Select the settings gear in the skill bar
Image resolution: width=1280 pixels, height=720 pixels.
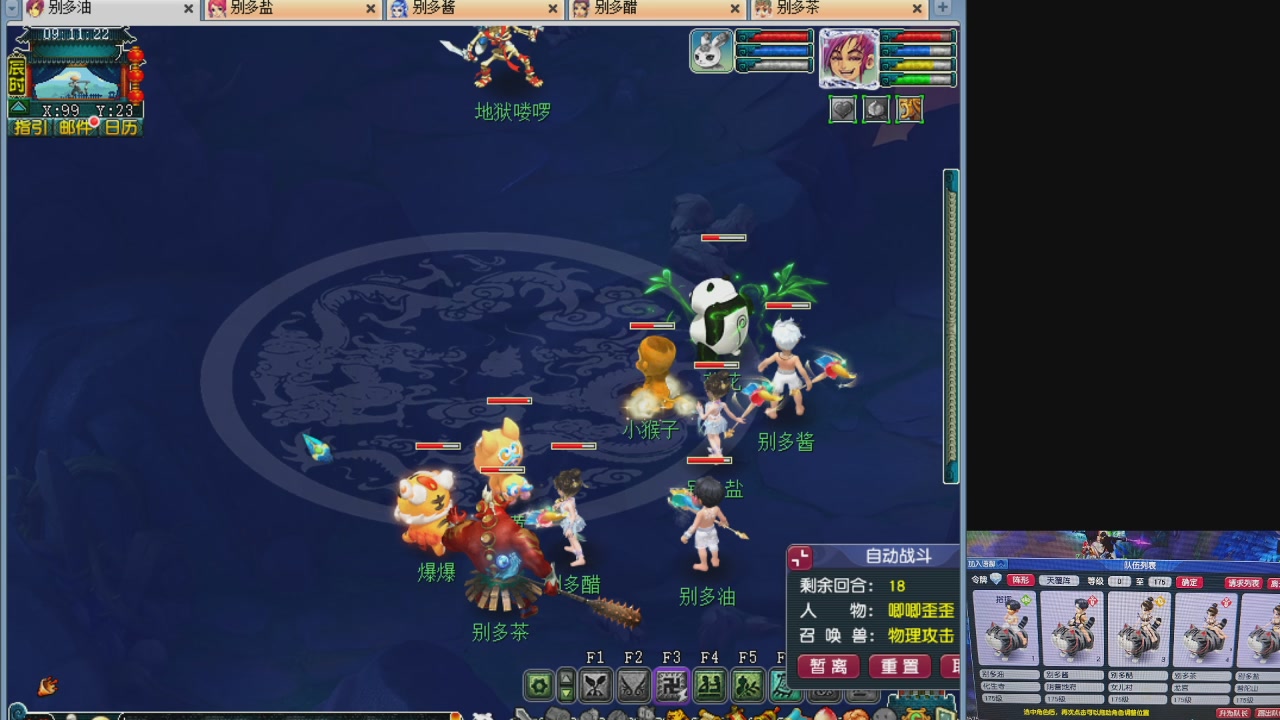click(x=538, y=685)
